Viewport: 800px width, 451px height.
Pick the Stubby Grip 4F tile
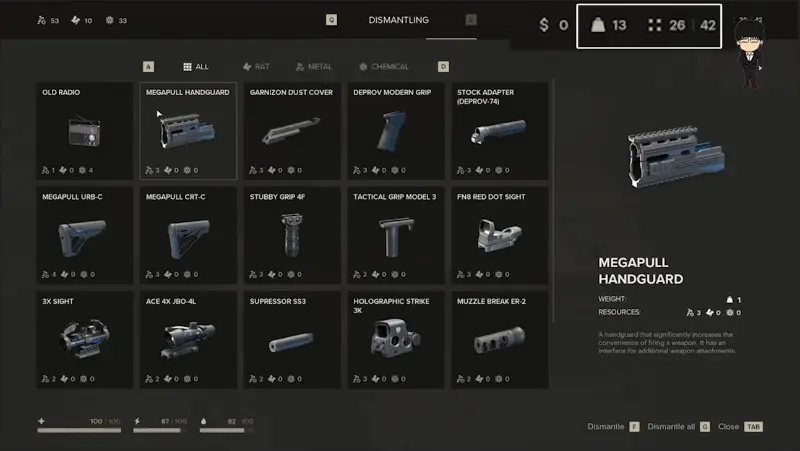[x=292, y=235]
